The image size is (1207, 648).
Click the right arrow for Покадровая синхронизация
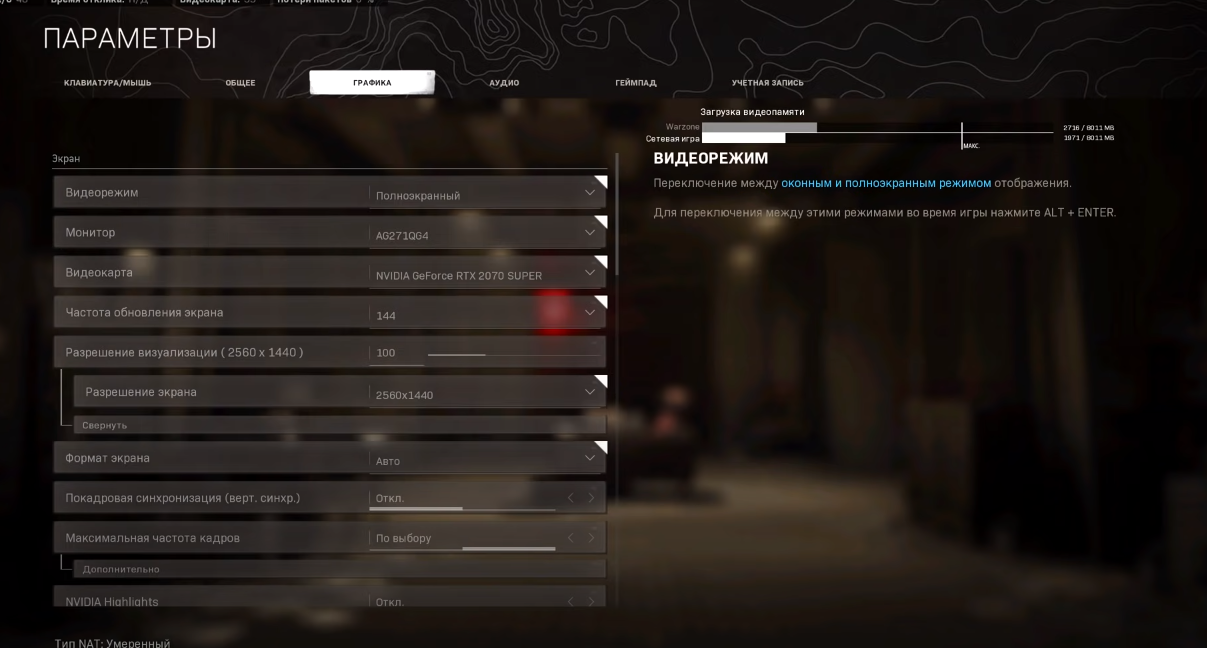click(591, 498)
